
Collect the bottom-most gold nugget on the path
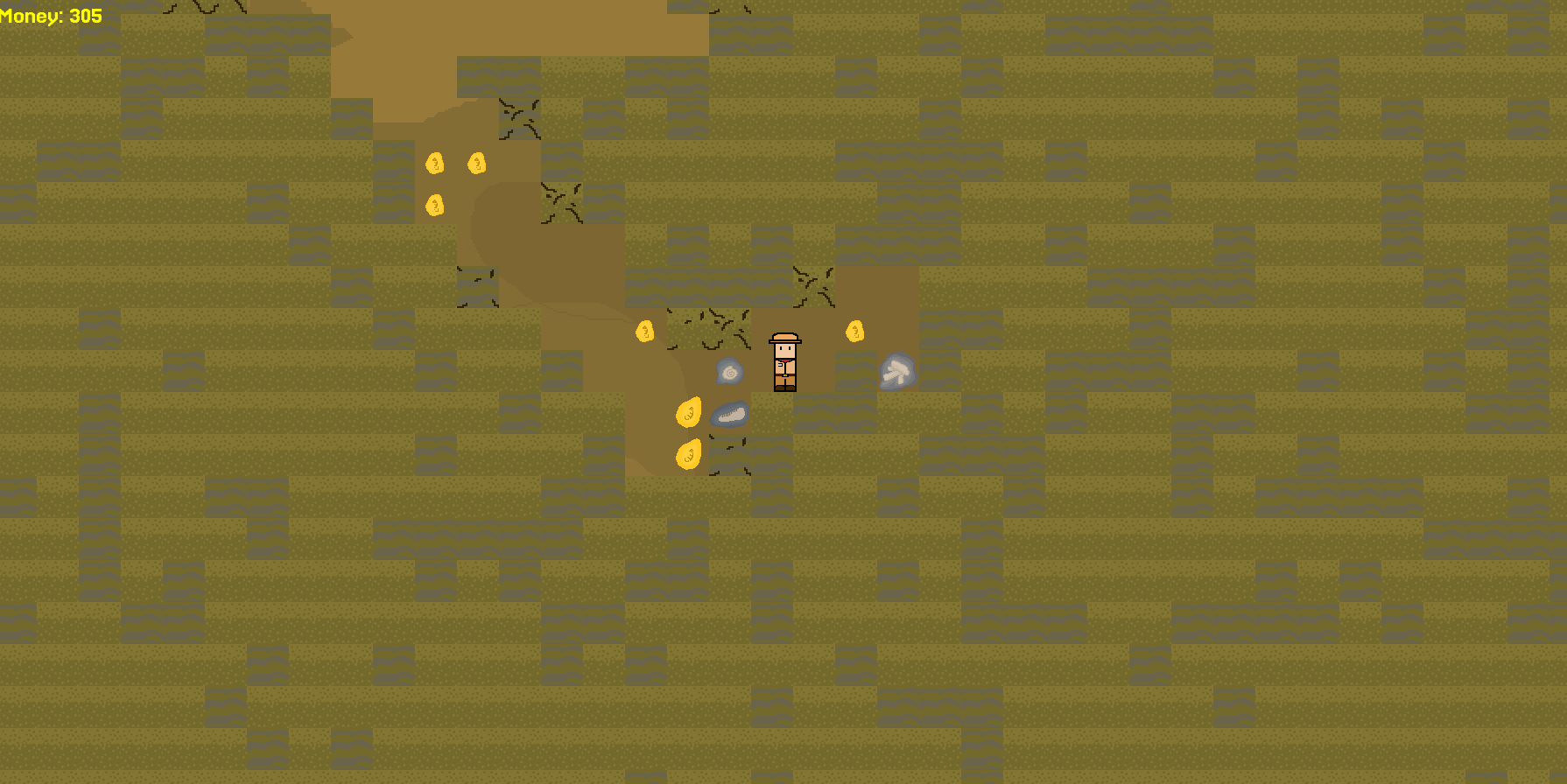point(688,454)
